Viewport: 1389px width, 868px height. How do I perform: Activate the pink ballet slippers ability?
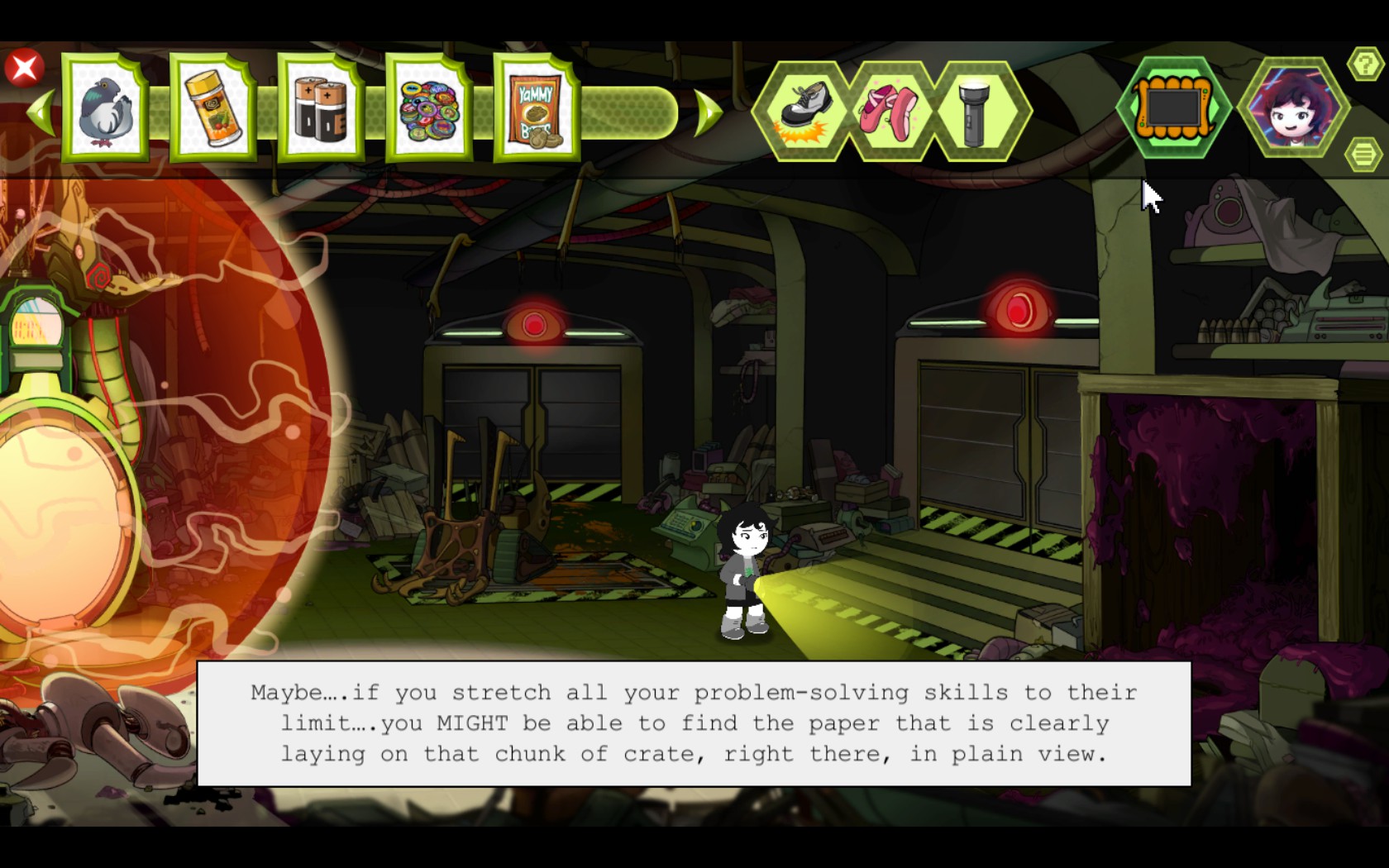[890, 111]
